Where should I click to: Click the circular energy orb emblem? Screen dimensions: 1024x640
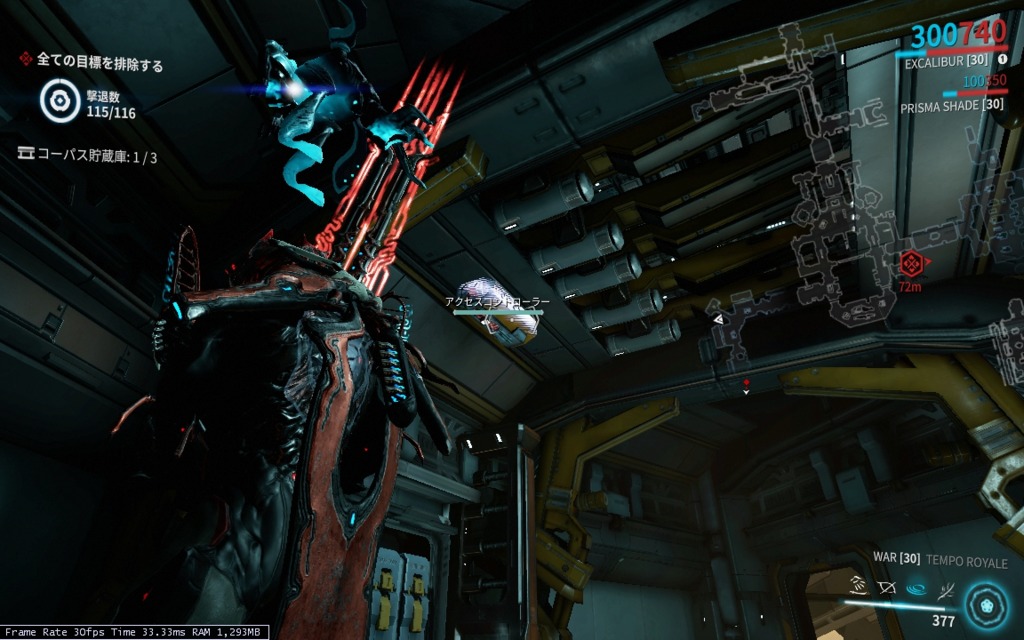(x=988, y=604)
